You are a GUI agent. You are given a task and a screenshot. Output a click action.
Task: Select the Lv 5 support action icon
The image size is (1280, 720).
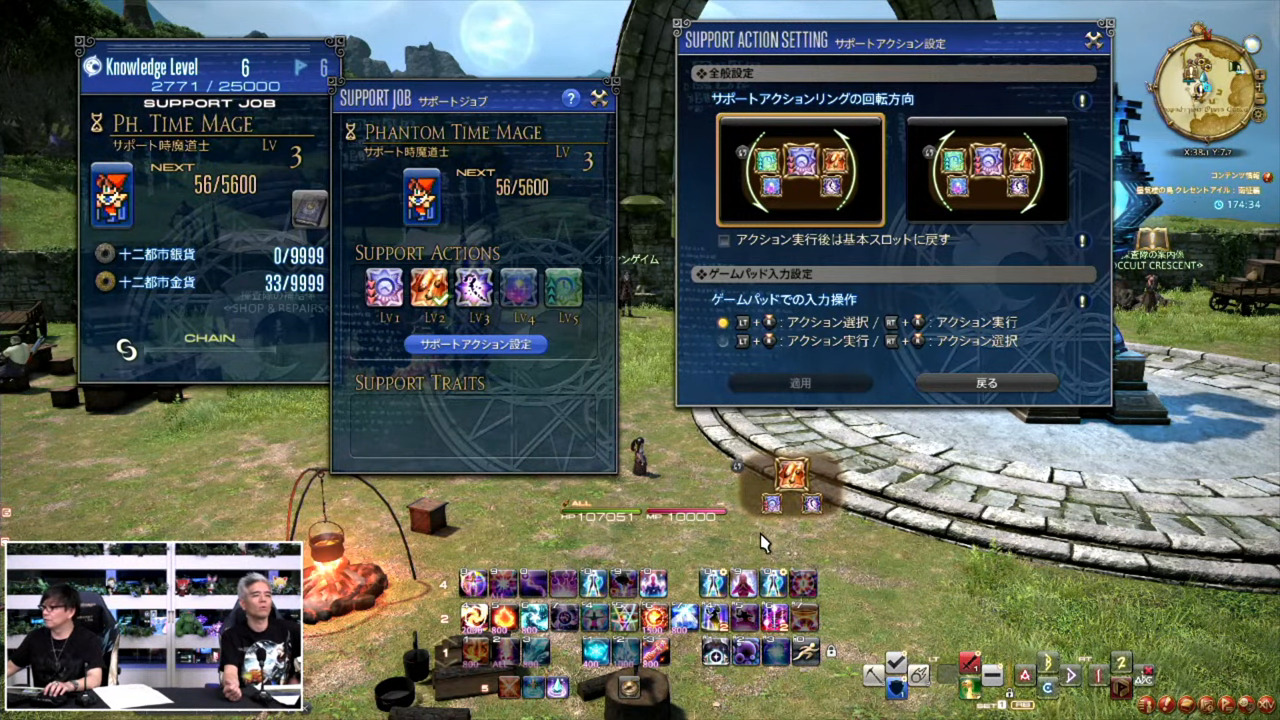[x=563, y=288]
